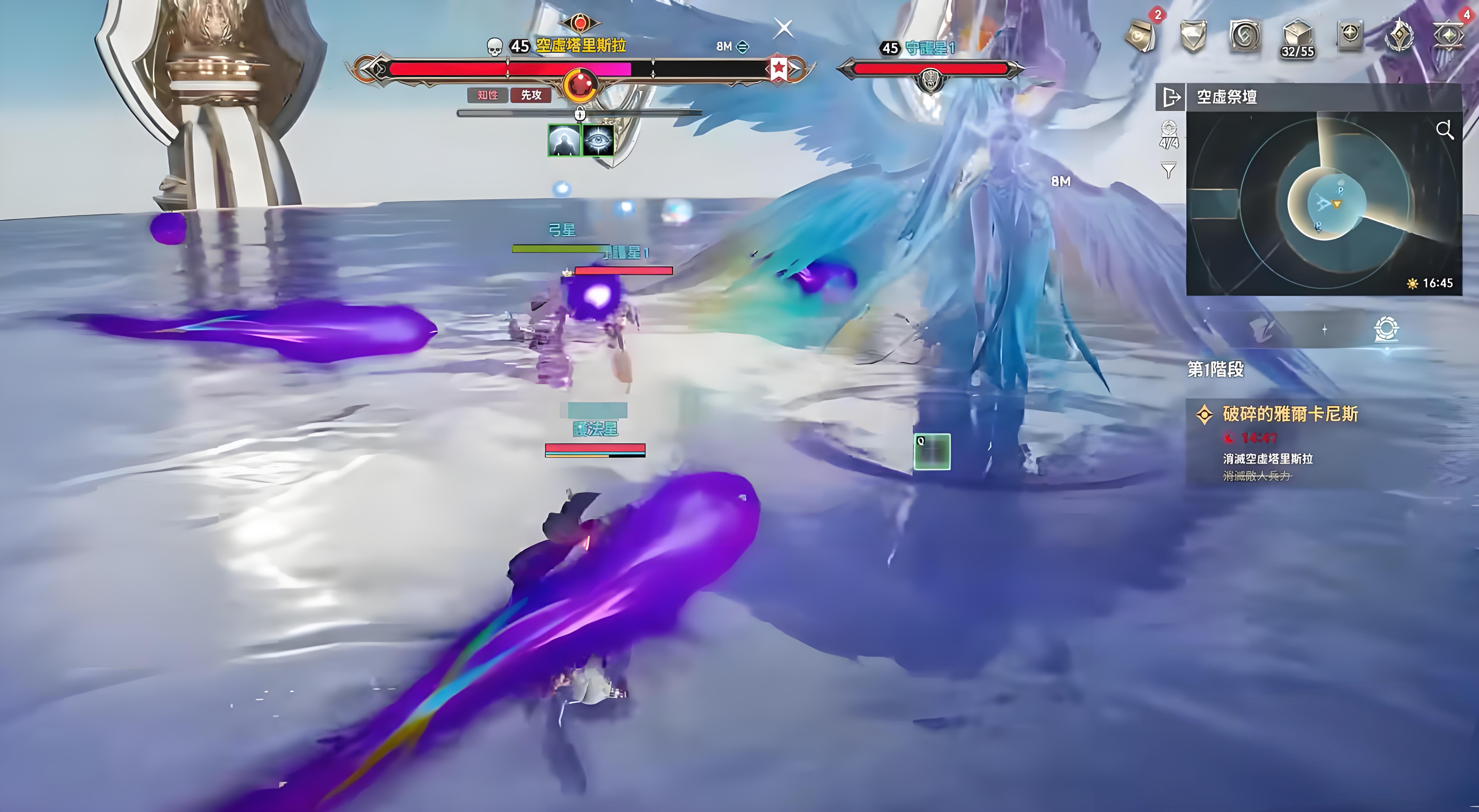Open the 空虛祭壇 minimap
This screenshot has height=812, width=1479.
pos(1324,204)
